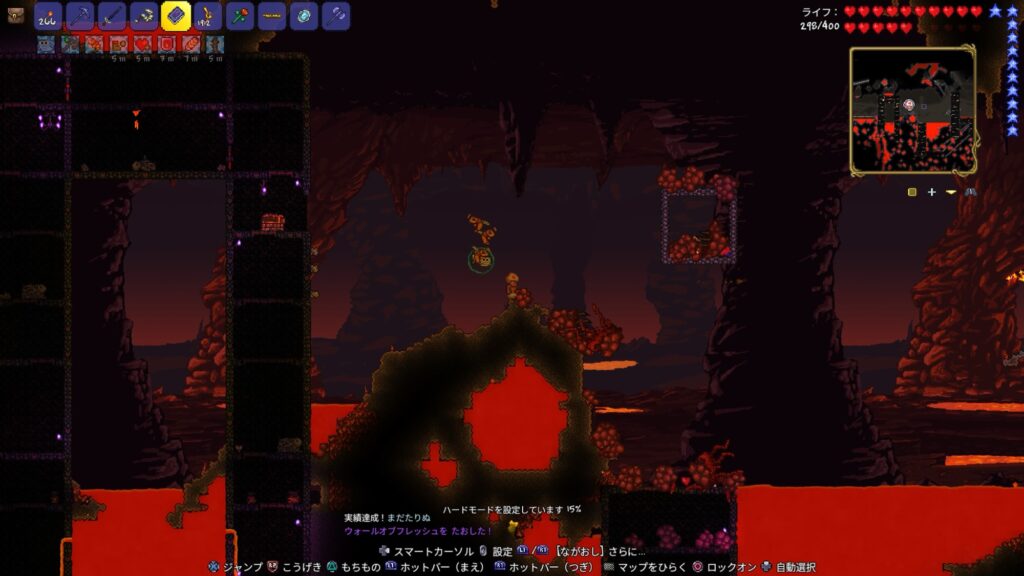Toggle the minimap square mode button
This screenshot has height=576, width=1024.
click(x=912, y=191)
